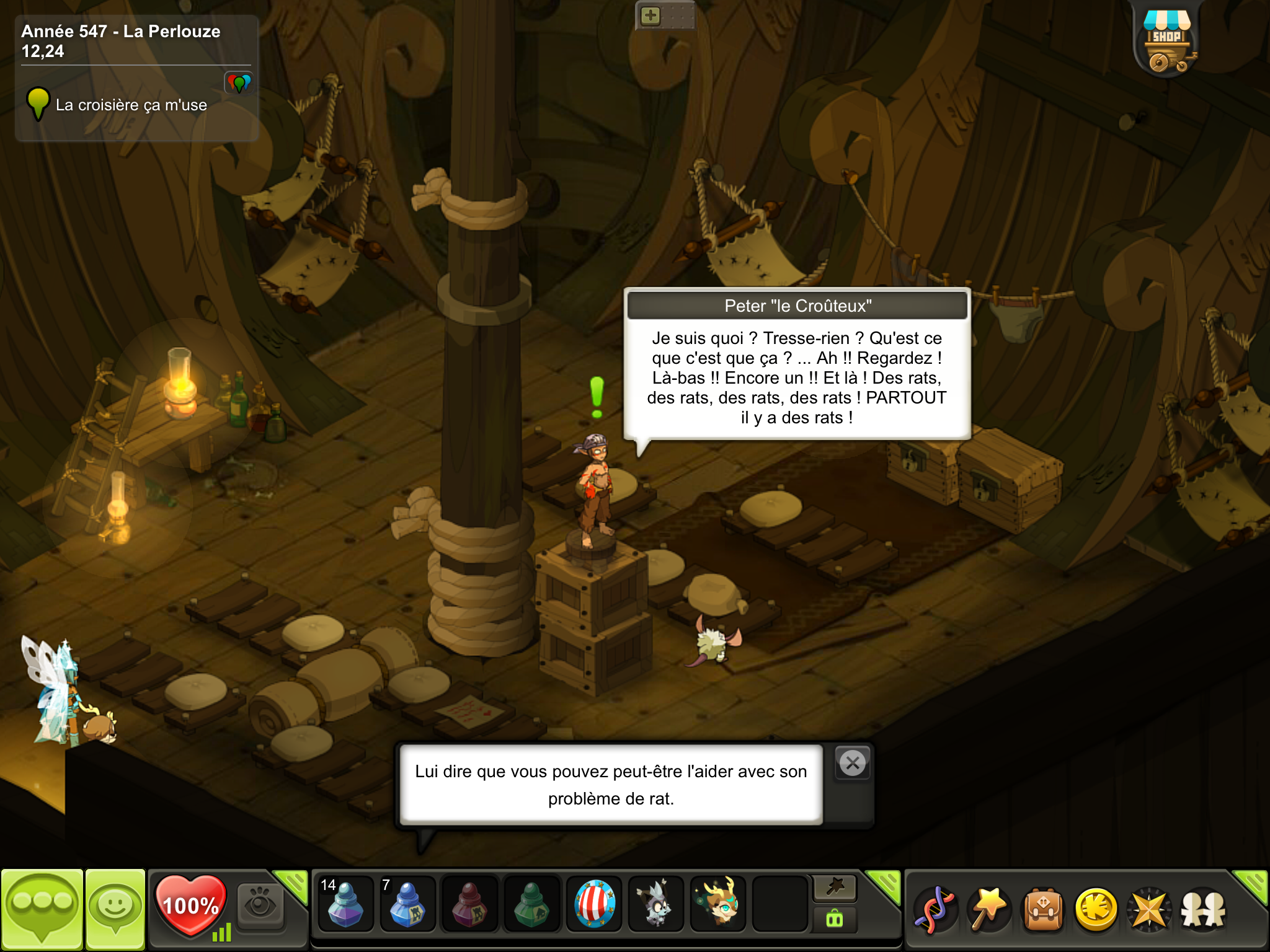Open the characteristics DNA icon
The width and height of the screenshot is (1270, 952).
click(935, 909)
